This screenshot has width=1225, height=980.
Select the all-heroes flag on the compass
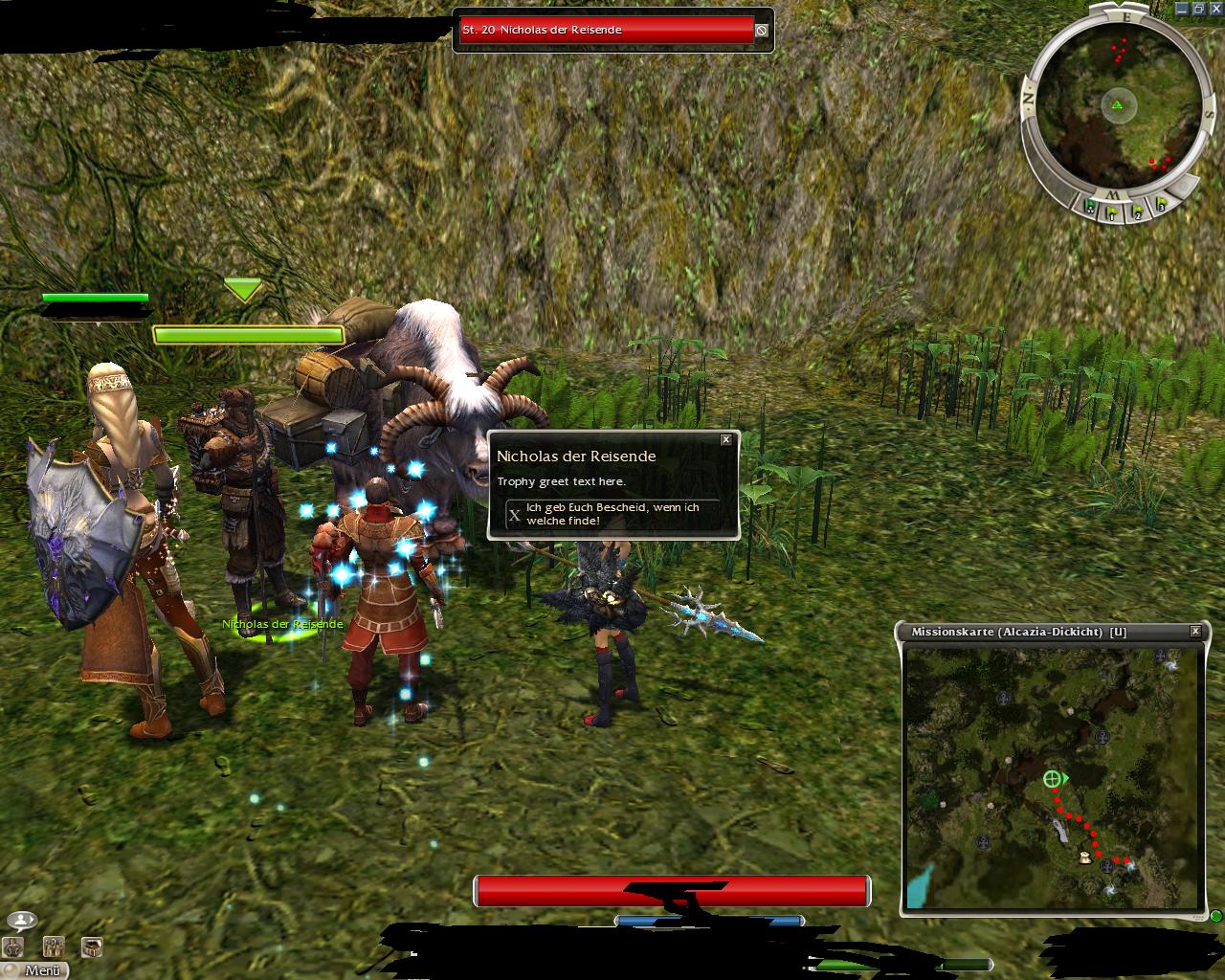(x=1090, y=206)
